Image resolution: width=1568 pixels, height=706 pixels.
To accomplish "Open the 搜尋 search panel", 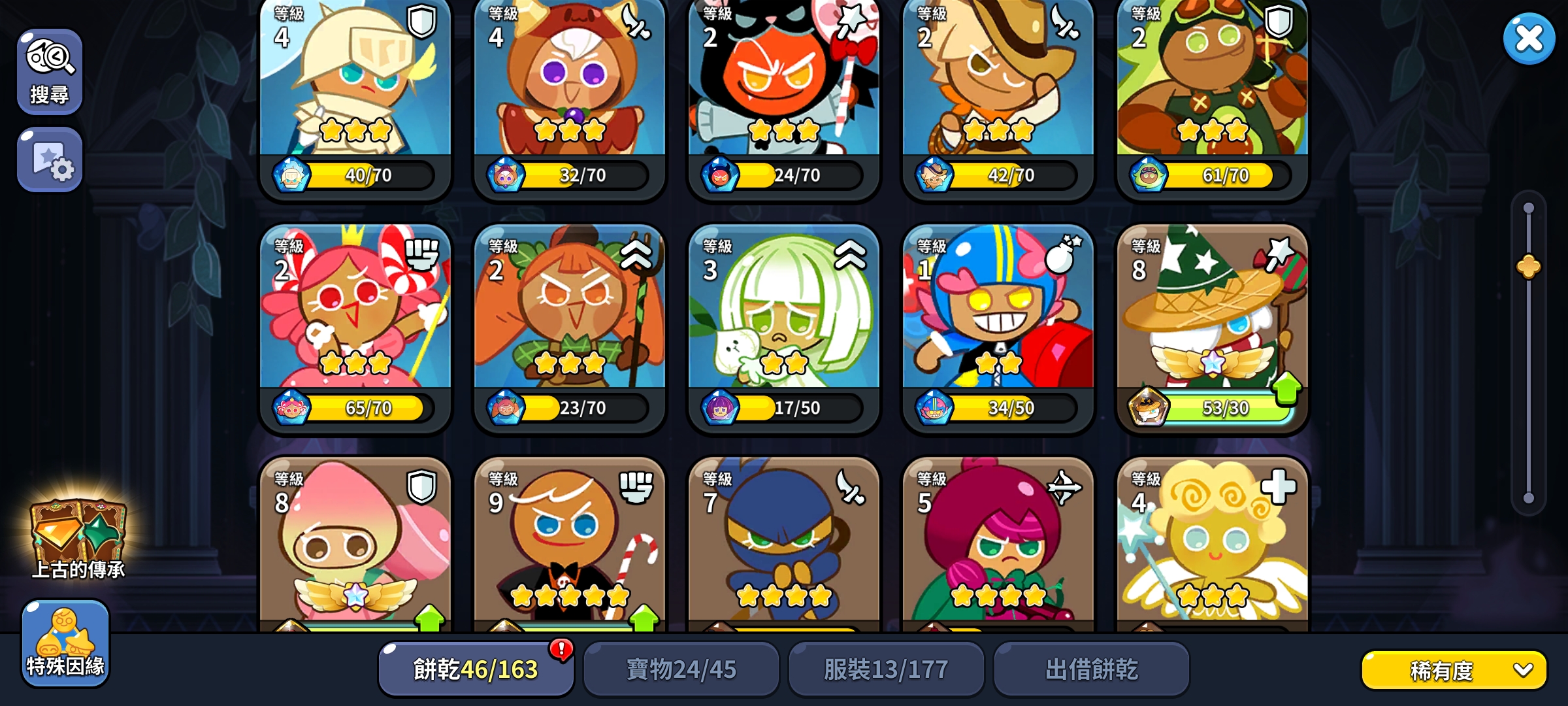I will pyautogui.click(x=50, y=70).
